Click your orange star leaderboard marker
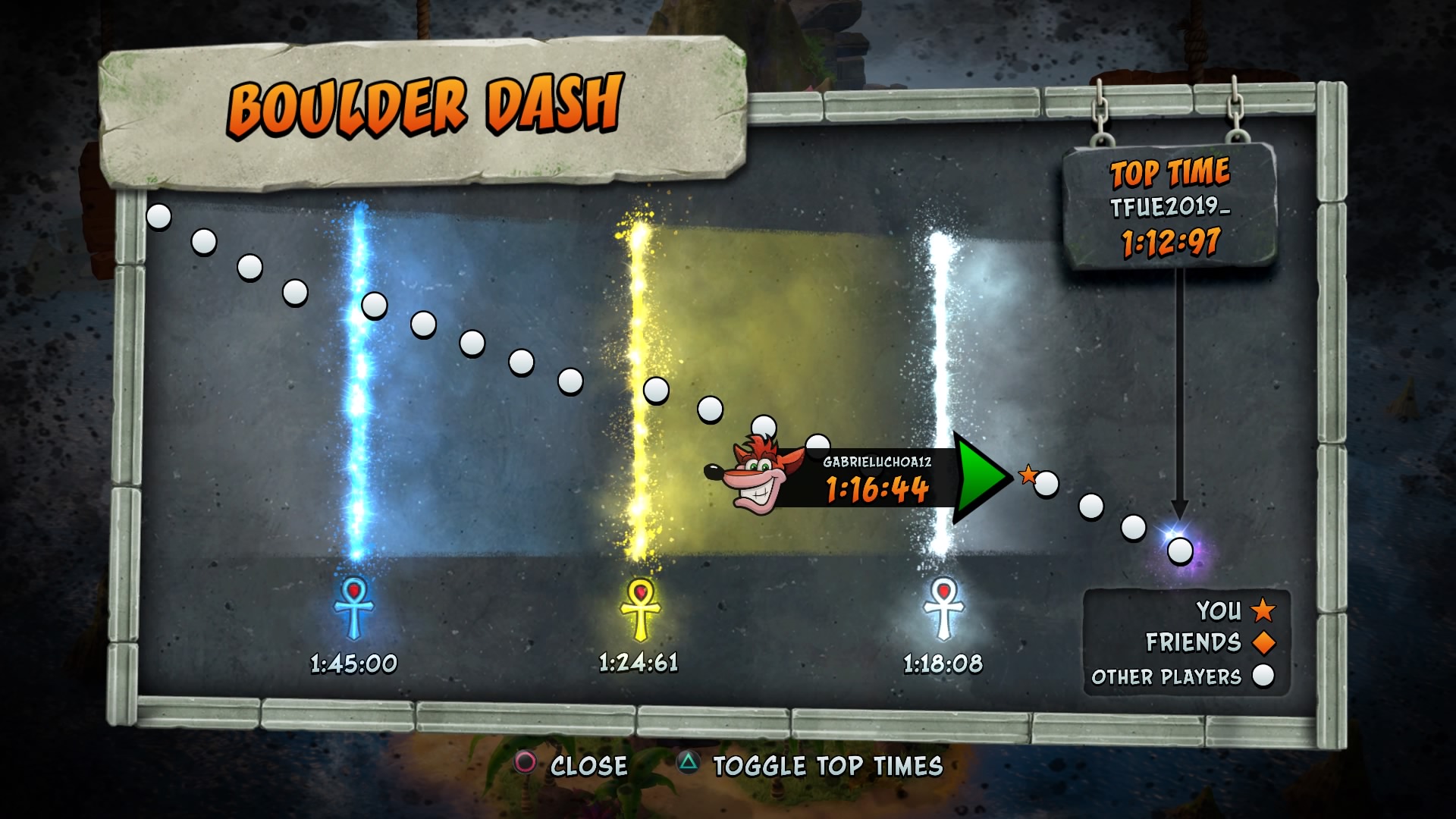 [1028, 475]
